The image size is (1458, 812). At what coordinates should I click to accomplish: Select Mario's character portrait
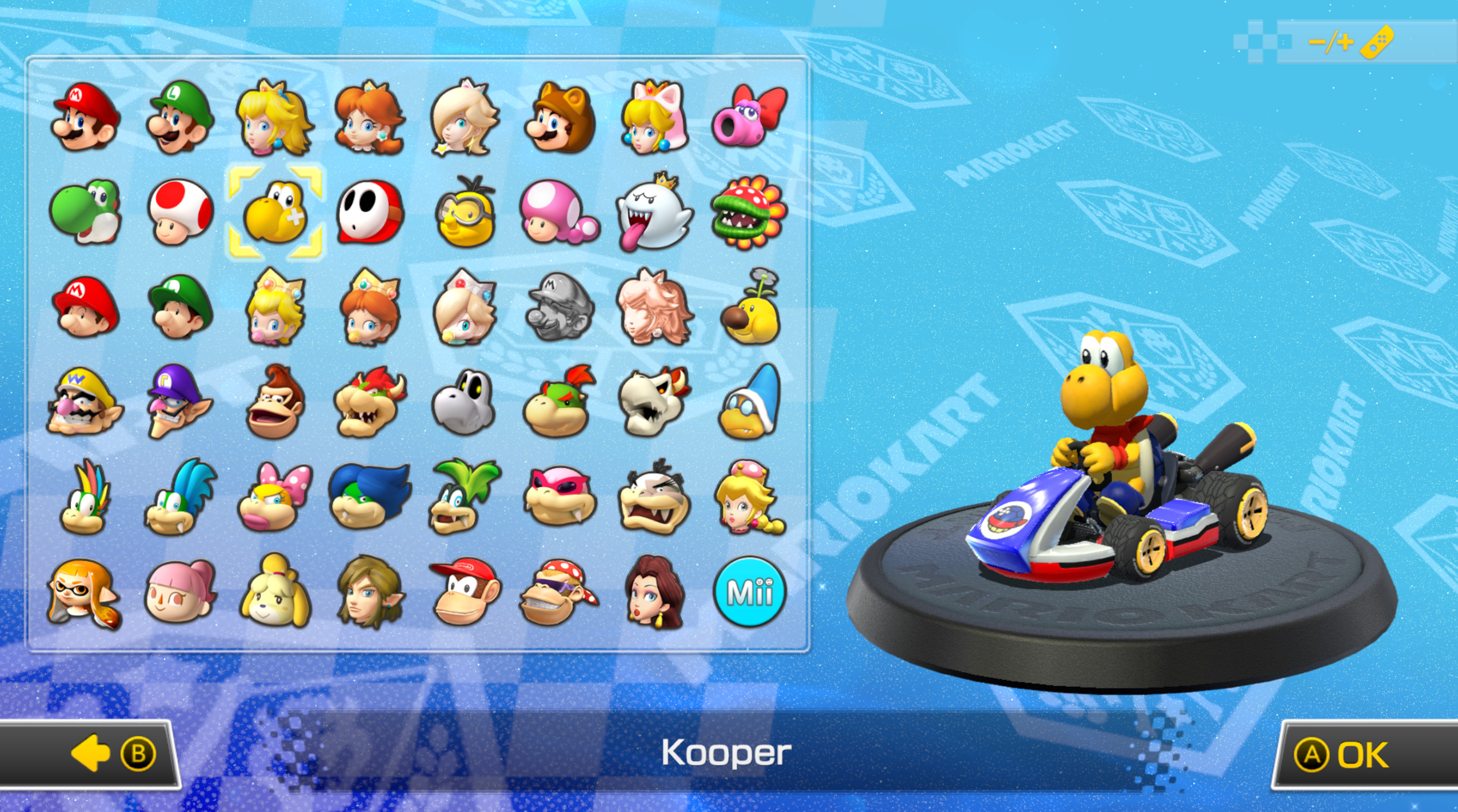pos(85,120)
